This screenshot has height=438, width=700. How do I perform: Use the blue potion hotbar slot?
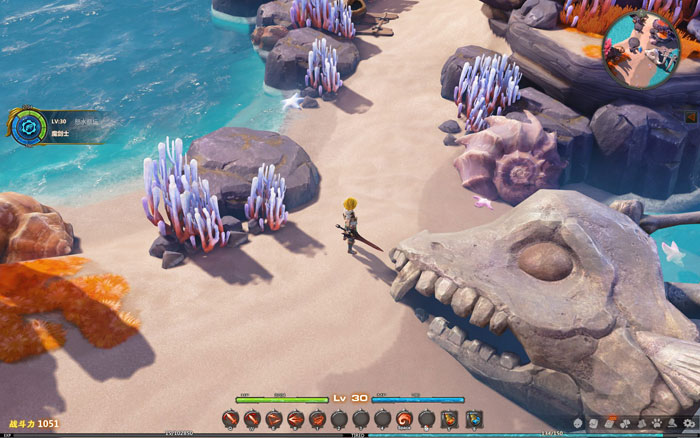pos(474,419)
